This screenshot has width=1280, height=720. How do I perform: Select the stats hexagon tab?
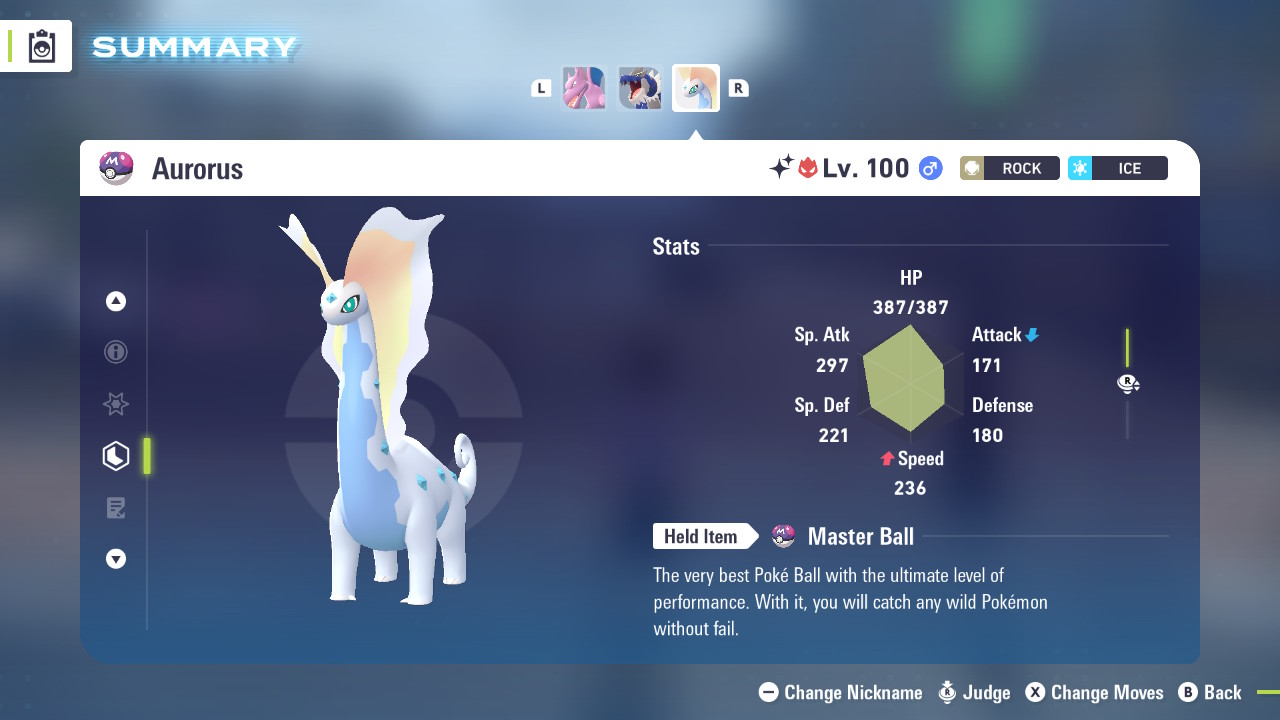[x=116, y=456]
